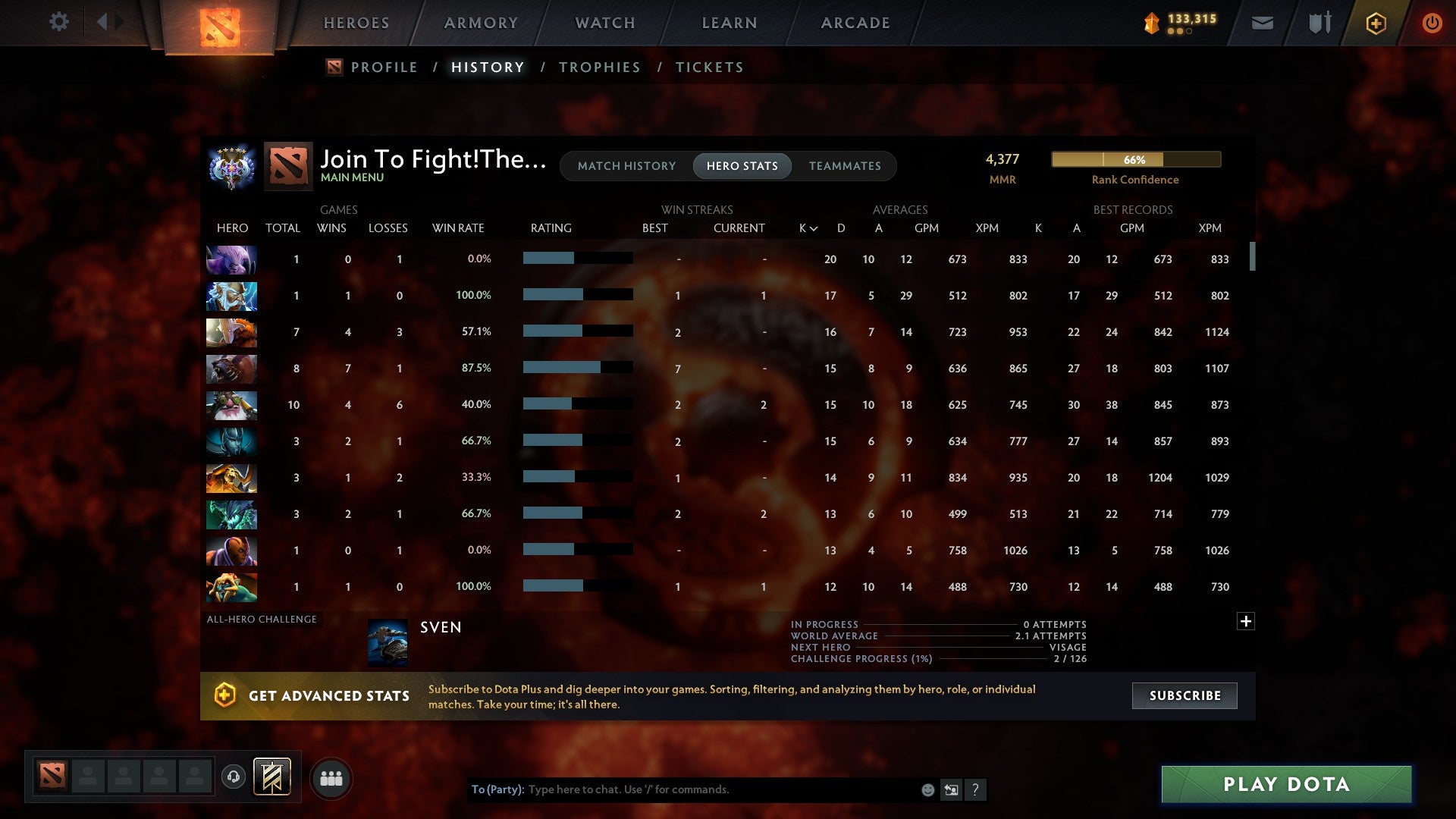Toggle party voice chat with the headset icon
Viewport: 1456px width, 819px height.
[x=234, y=778]
